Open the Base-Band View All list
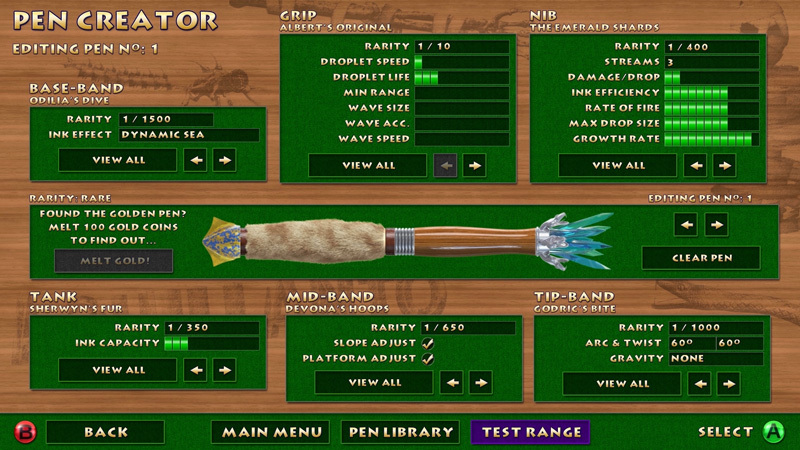The height and width of the screenshot is (450, 800). [x=118, y=159]
